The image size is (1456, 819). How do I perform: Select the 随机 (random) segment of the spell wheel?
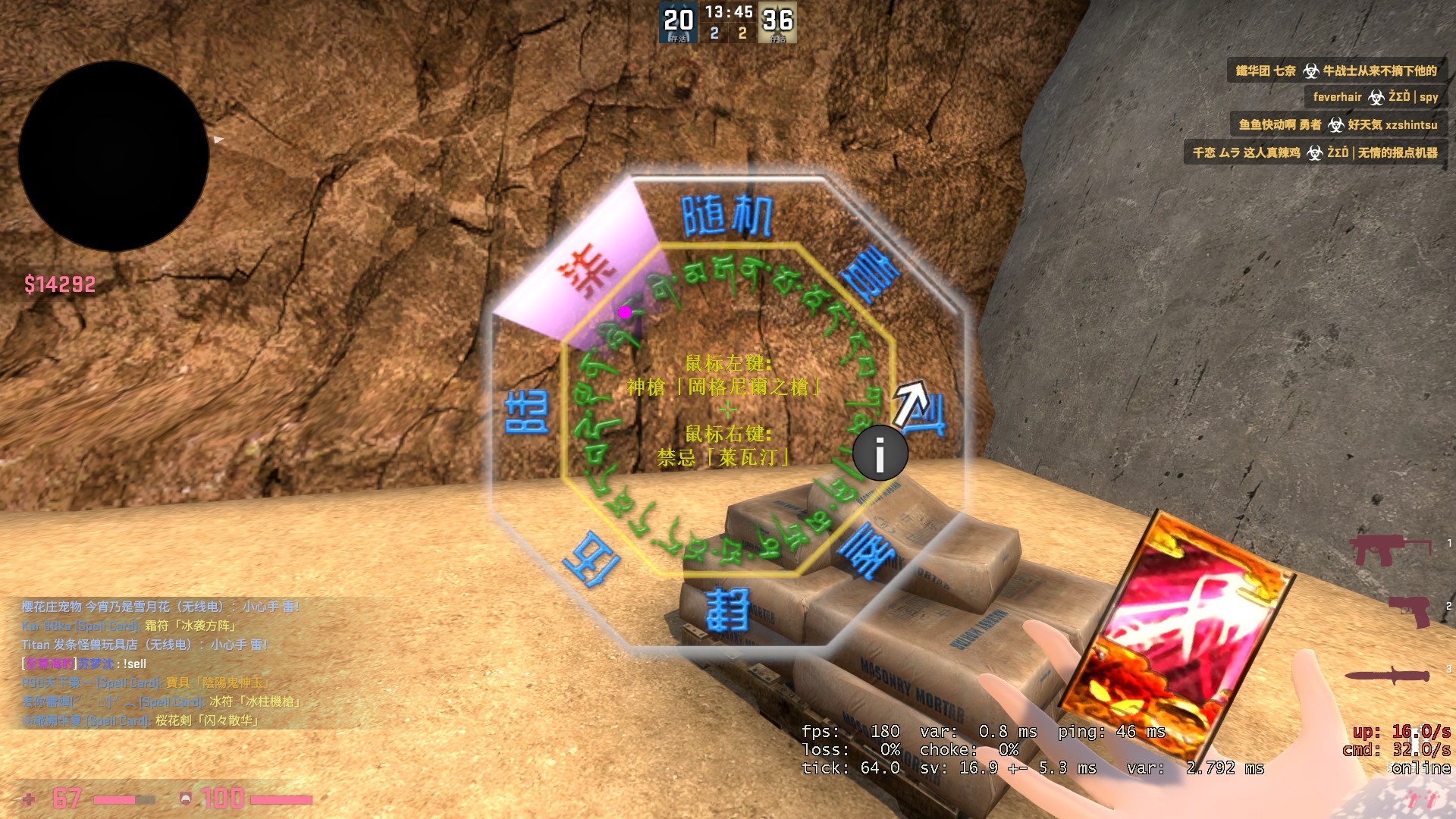pyautogui.click(x=726, y=217)
